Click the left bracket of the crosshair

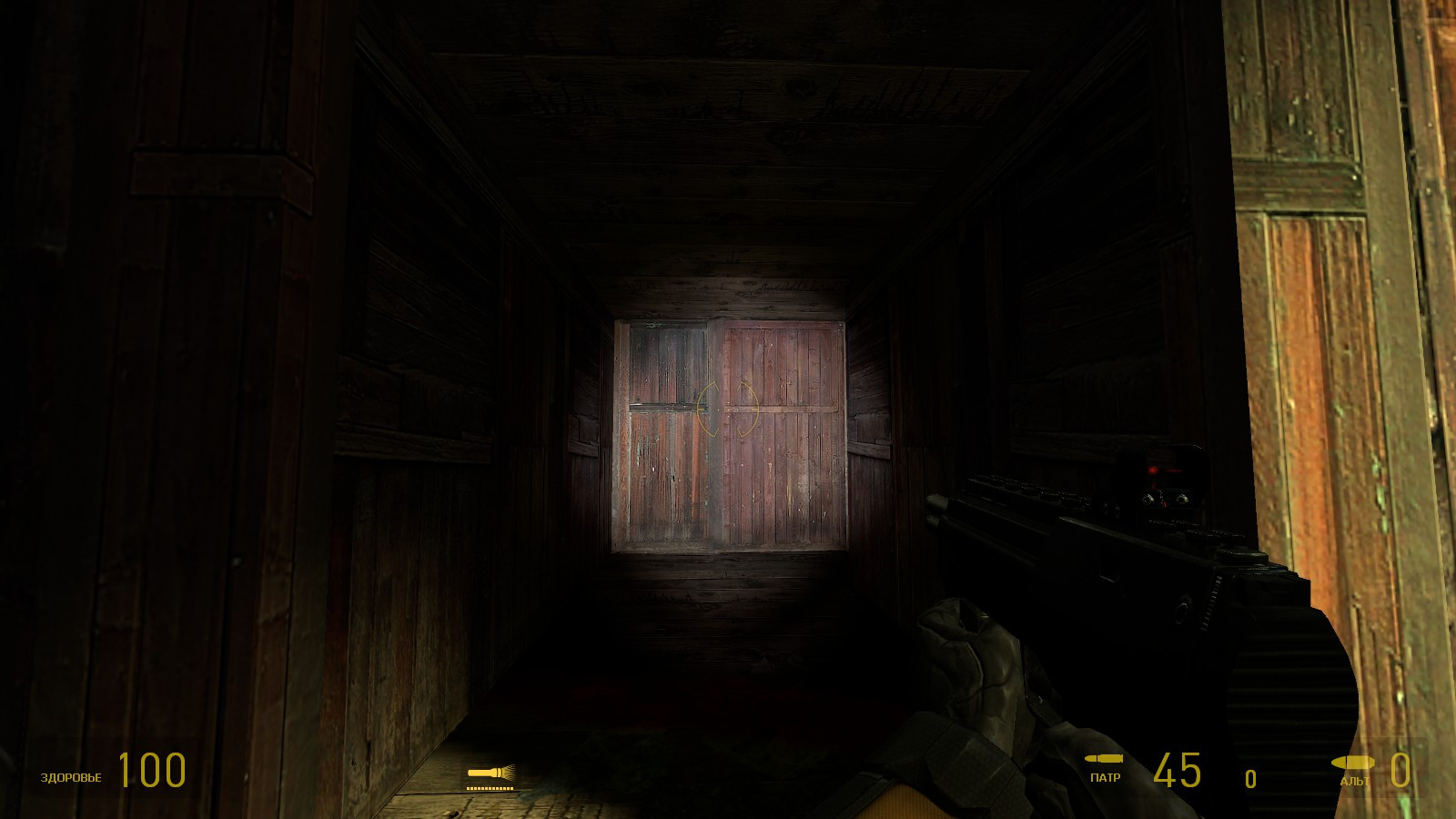(703, 409)
